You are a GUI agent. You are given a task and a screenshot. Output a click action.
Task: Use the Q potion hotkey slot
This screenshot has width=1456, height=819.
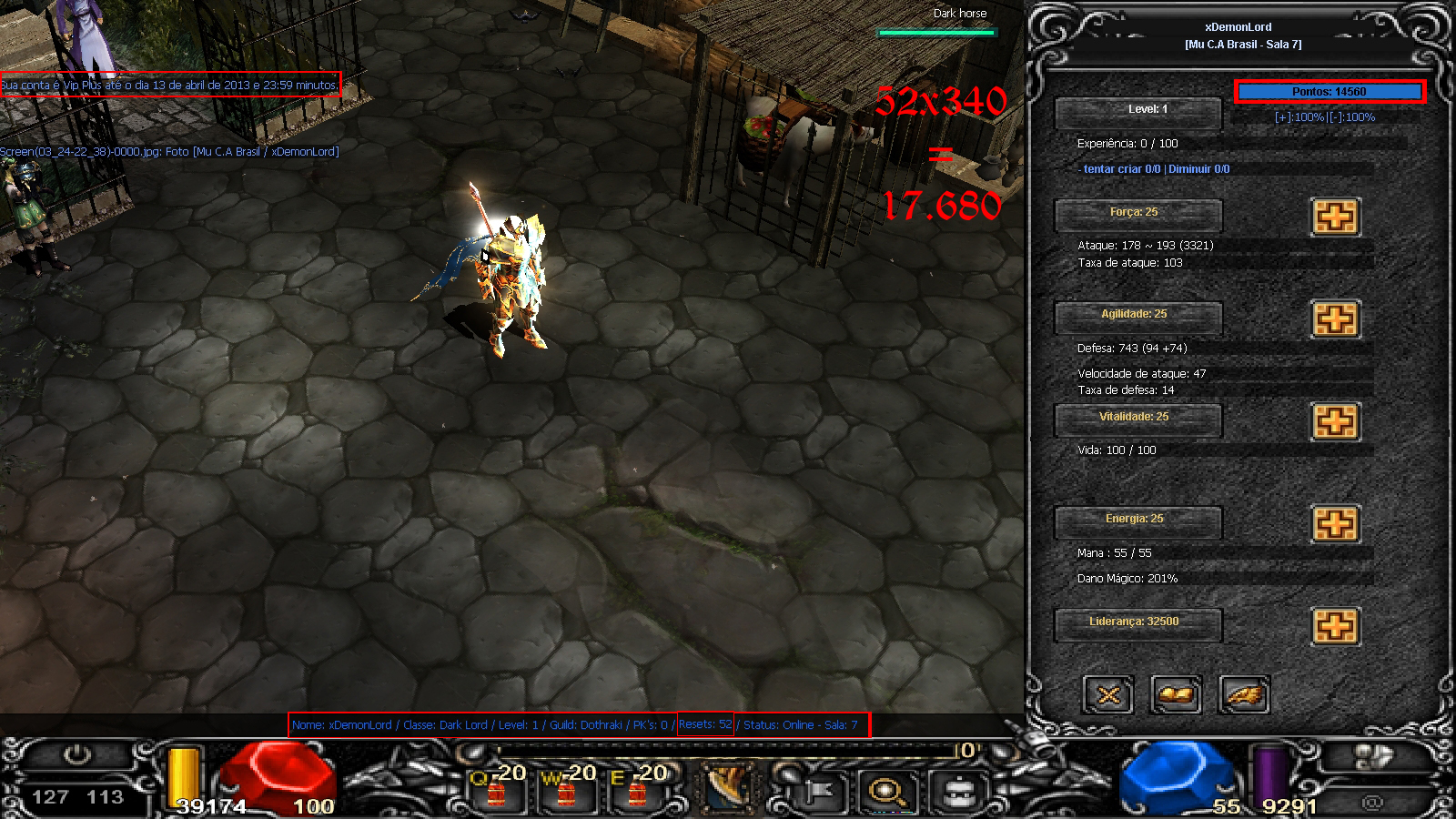(497, 788)
